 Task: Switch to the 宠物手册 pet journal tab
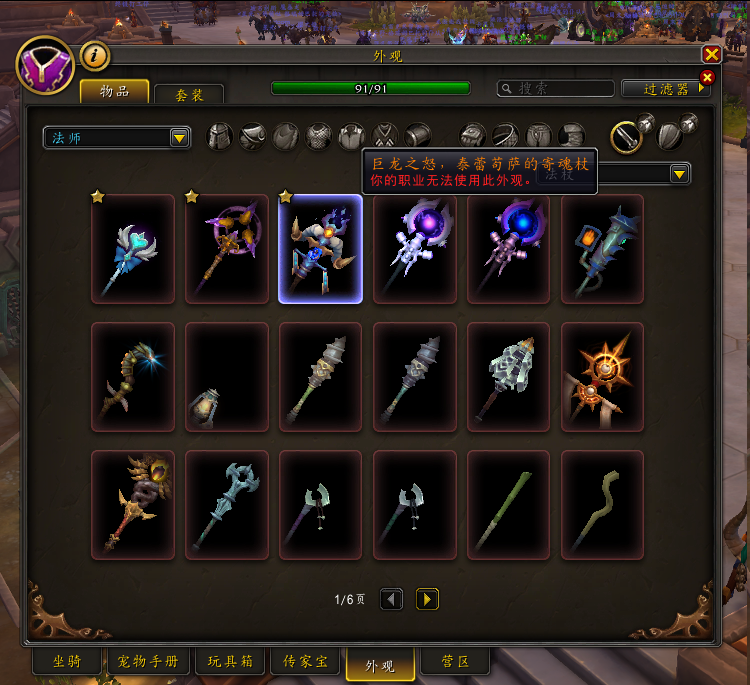[x=147, y=662]
